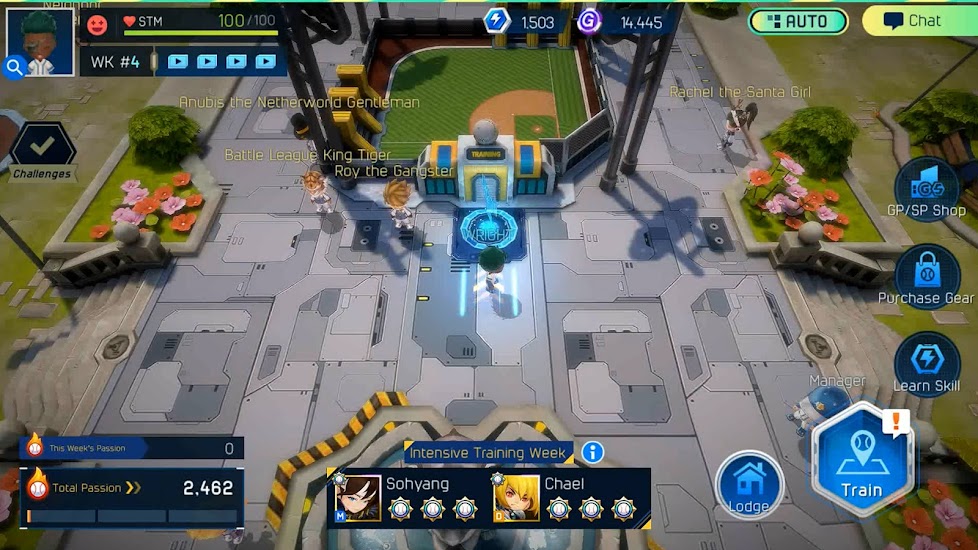This screenshot has height=550, width=978.
Task: Open the Challenges menu
Action: (x=42, y=151)
